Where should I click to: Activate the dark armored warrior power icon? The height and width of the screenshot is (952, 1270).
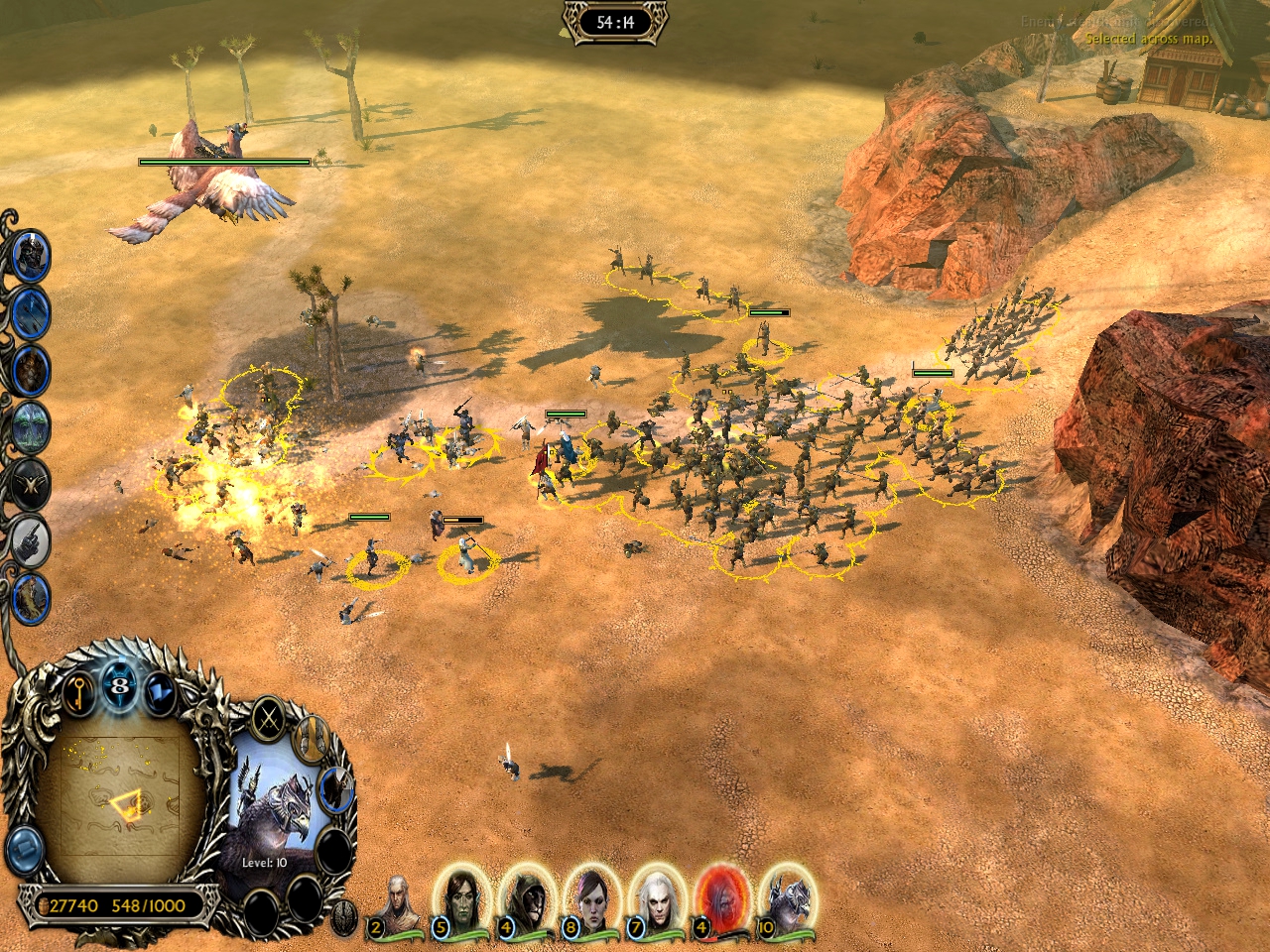31,256
